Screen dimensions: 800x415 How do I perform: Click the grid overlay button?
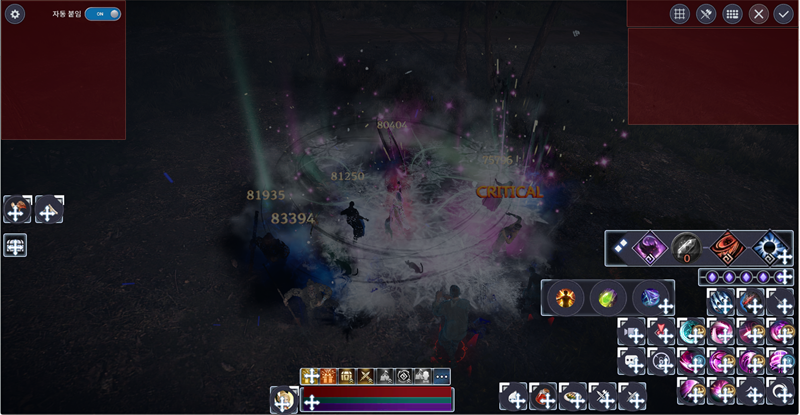(x=679, y=14)
